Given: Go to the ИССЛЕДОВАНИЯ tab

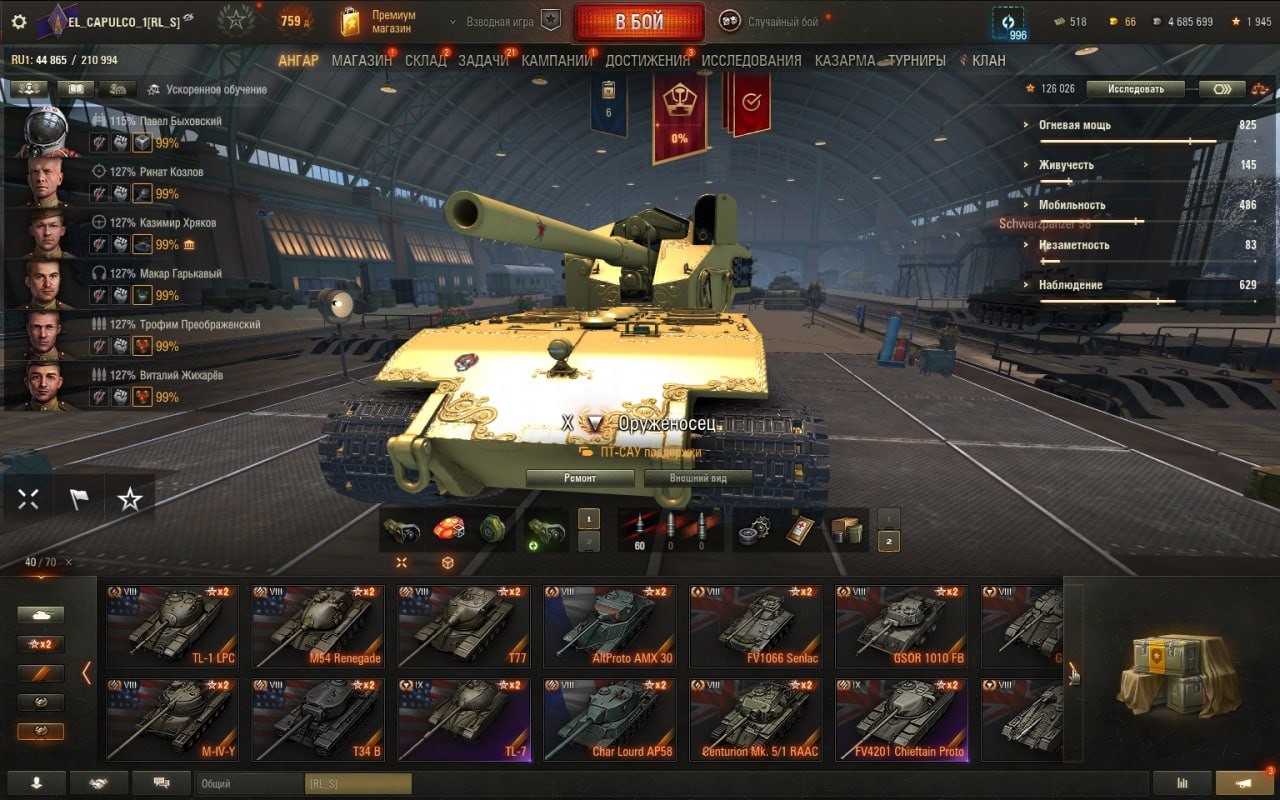Looking at the screenshot, I should [x=751, y=61].
